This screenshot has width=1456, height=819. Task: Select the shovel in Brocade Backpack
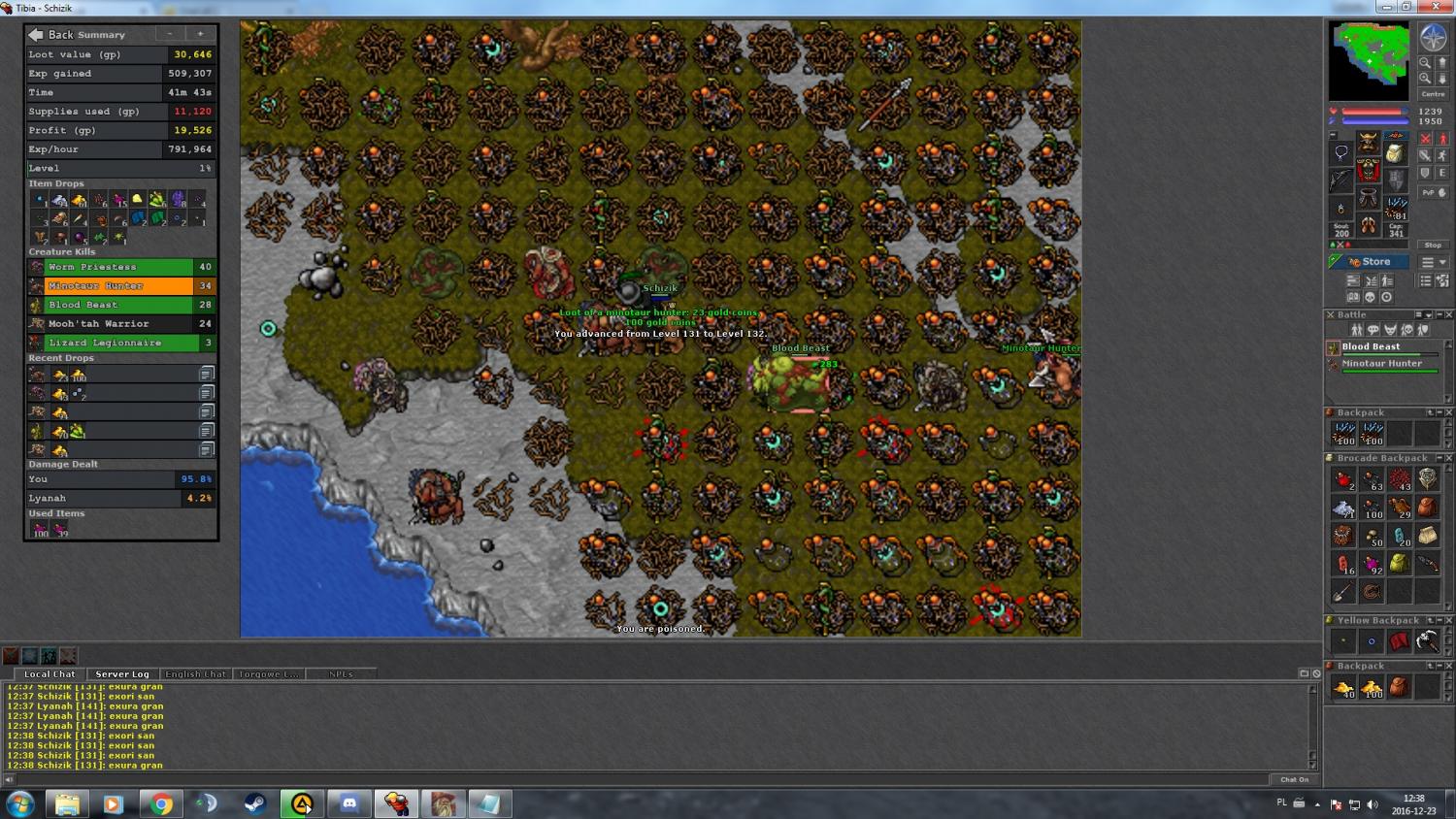click(1343, 591)
